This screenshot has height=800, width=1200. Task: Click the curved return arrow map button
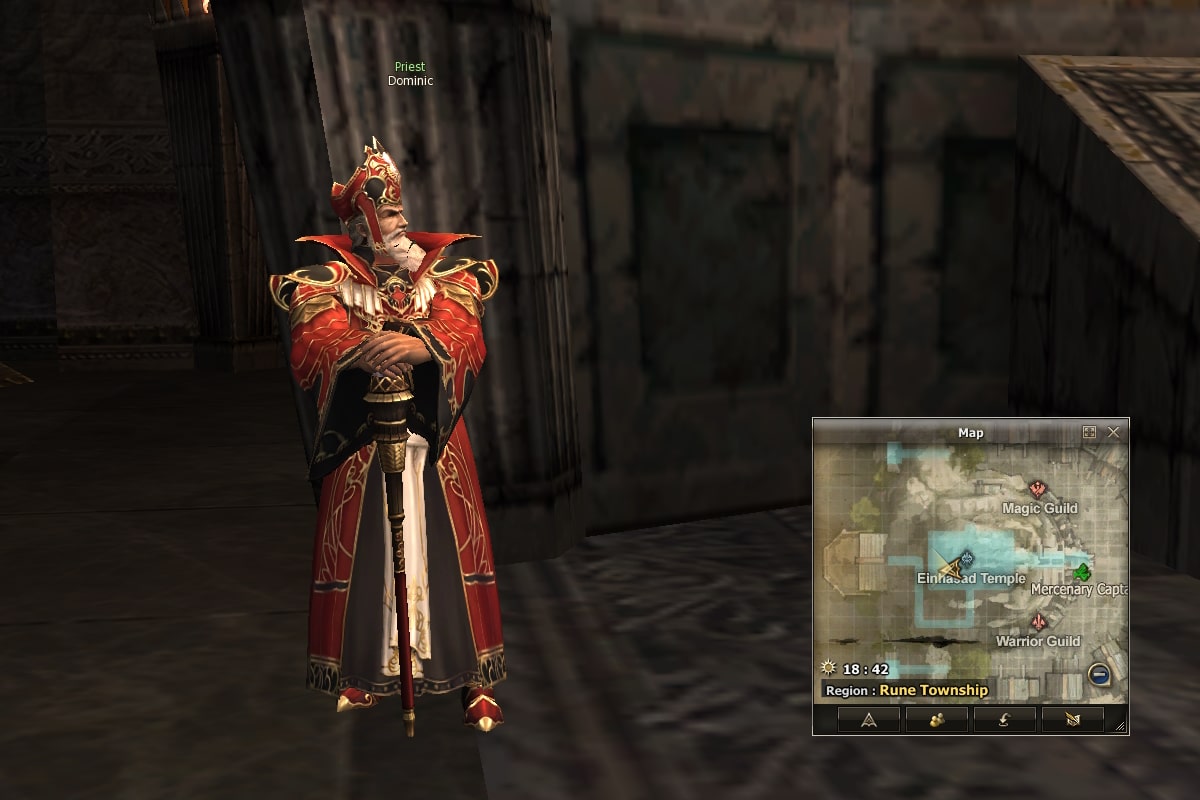(1004, 720)
